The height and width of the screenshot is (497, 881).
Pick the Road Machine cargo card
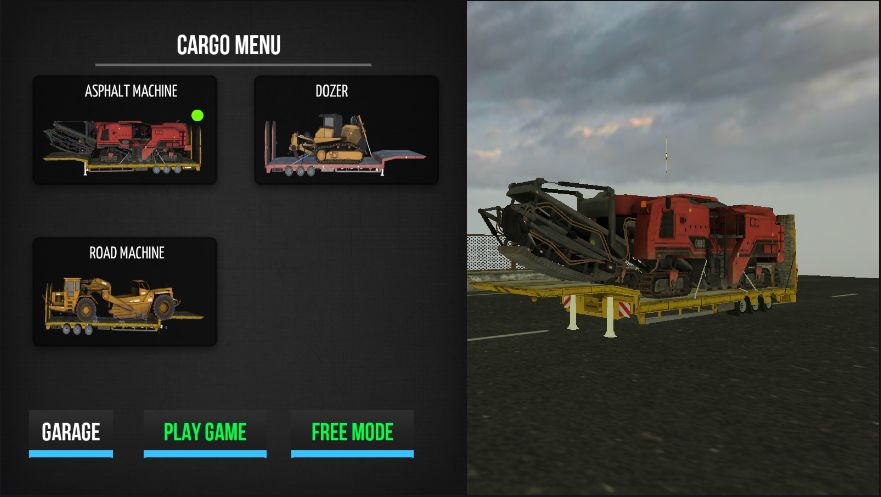[x=125, y=292]
